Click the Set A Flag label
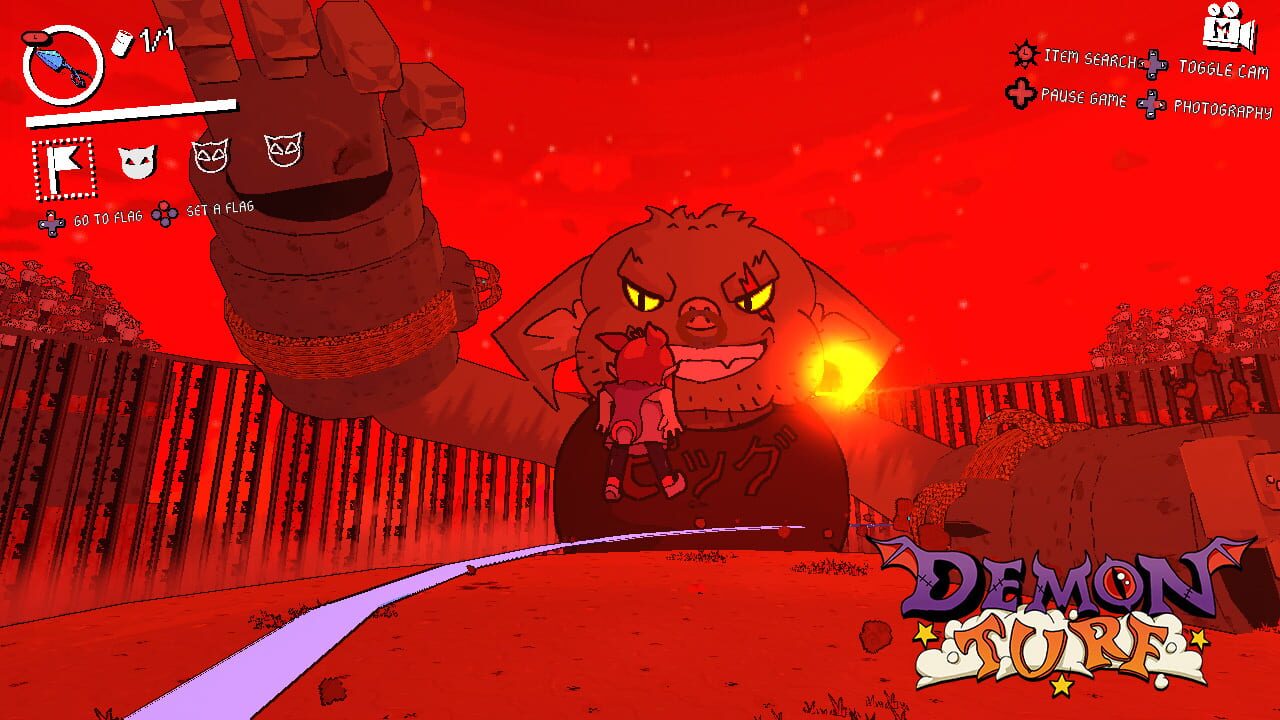The height and width of the screenshot is (720, 1280). click(x=221, y=211)
